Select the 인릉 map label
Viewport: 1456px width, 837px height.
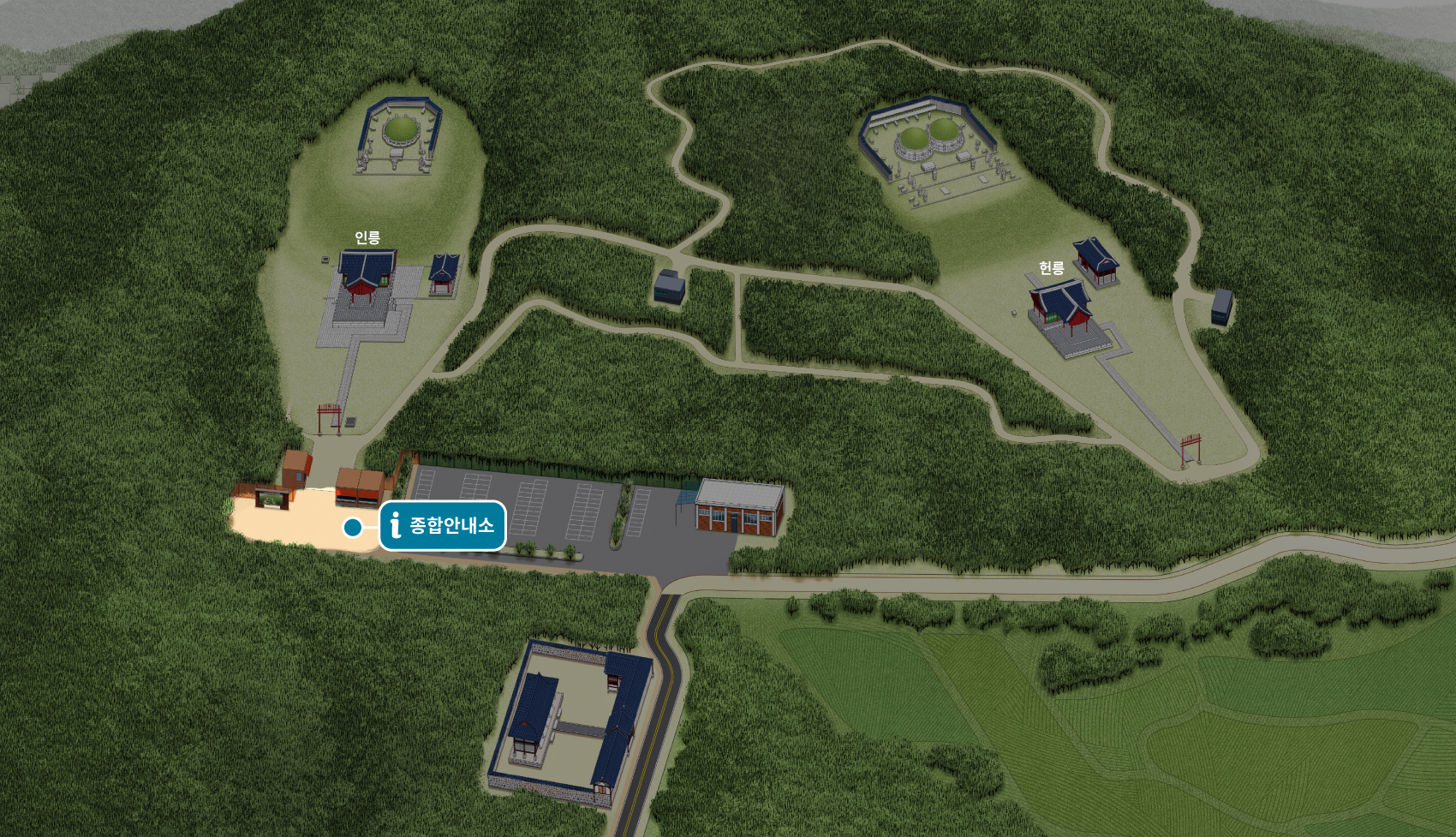(367, 238)
